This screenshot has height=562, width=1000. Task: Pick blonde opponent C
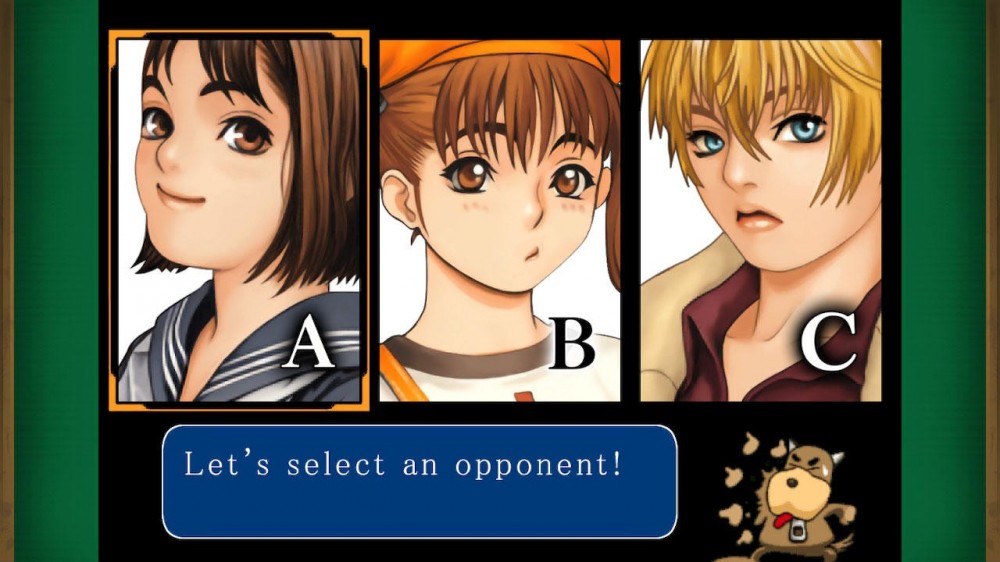pyautogui.click(x=760, y=220)
